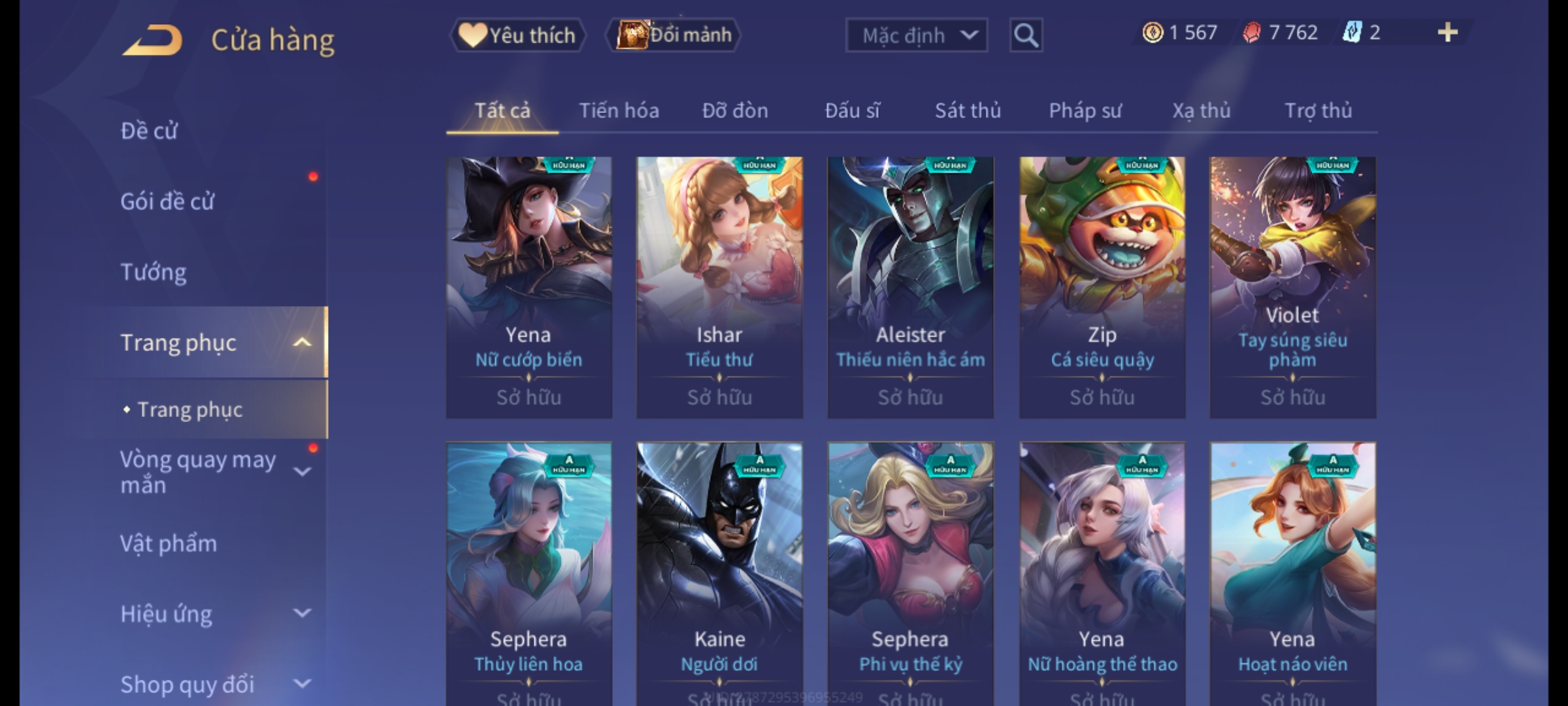Switch to the Tiến hóa tab
1568x706 pixels.
[619, 111]
